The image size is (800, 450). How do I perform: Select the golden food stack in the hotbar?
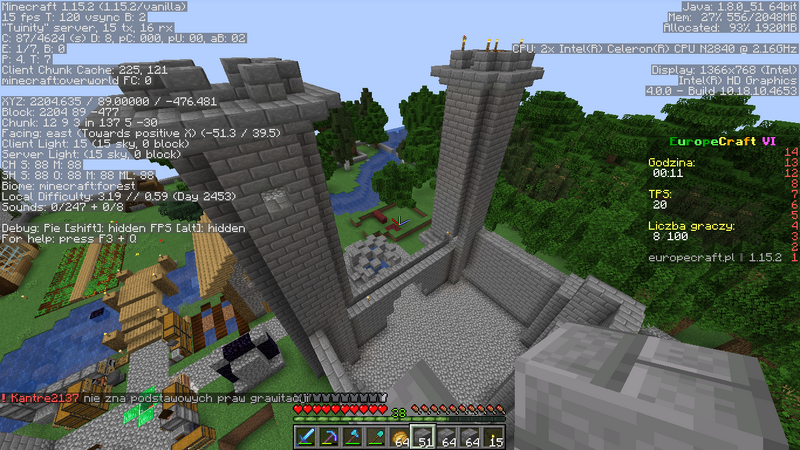399,436
